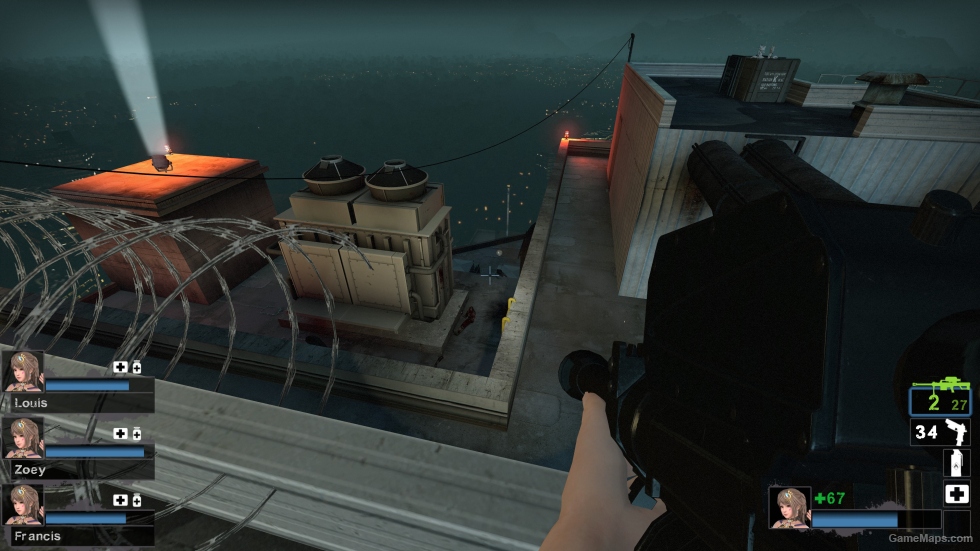Click Louis's first aid kit icon
Image resolution: width=980 pixels, height=551 pixels.
pyautogui.click(x=120, y=367)
